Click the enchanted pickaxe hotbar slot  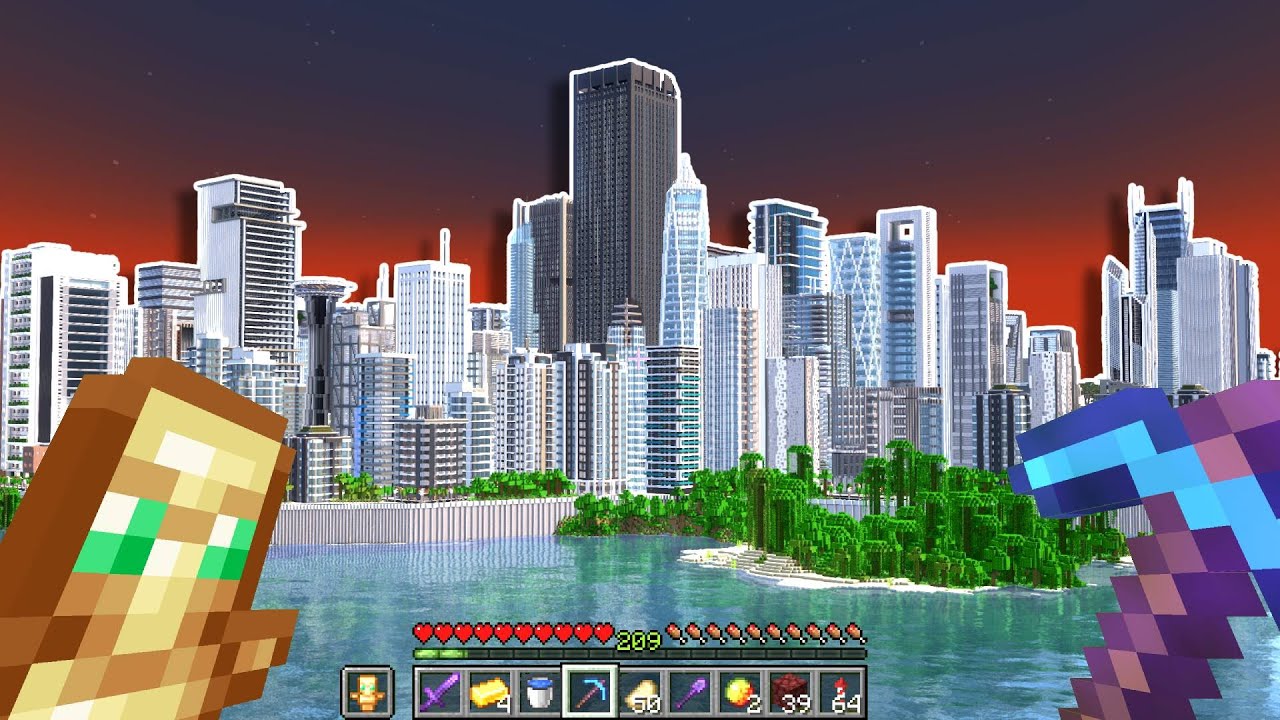(x=592, y=690)
